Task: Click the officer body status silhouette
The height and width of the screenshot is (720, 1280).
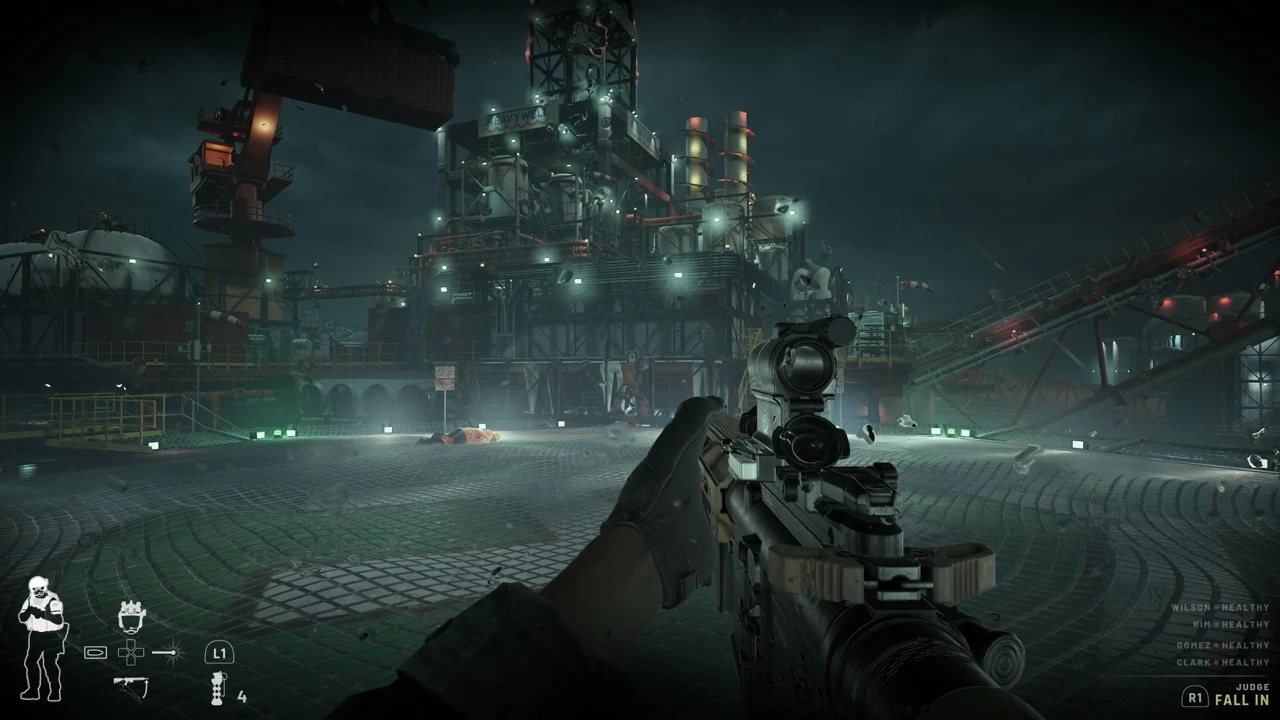Action: (41, 638)
